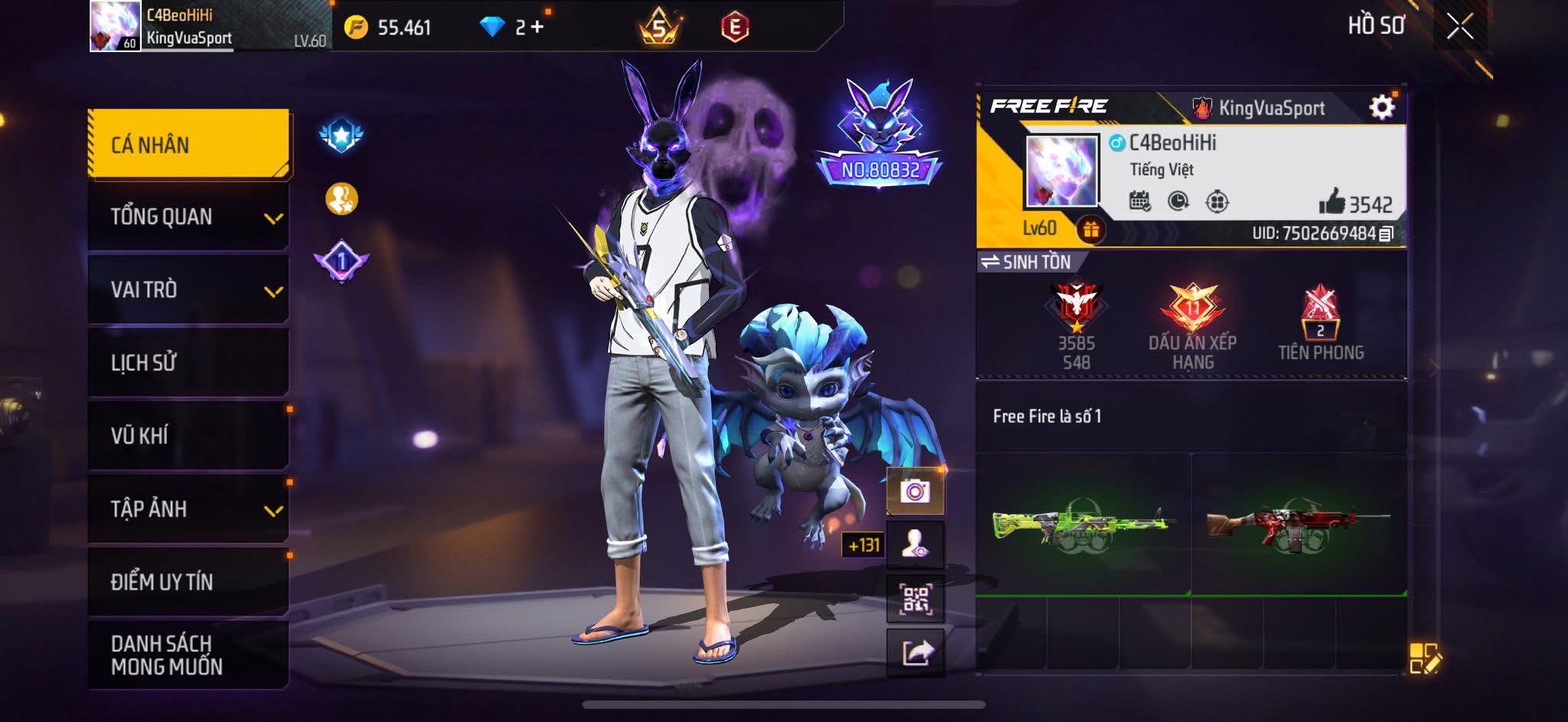The image size is (1568, 722).
Task: Close the profile screen with the X
Action: pos(1459,27)
